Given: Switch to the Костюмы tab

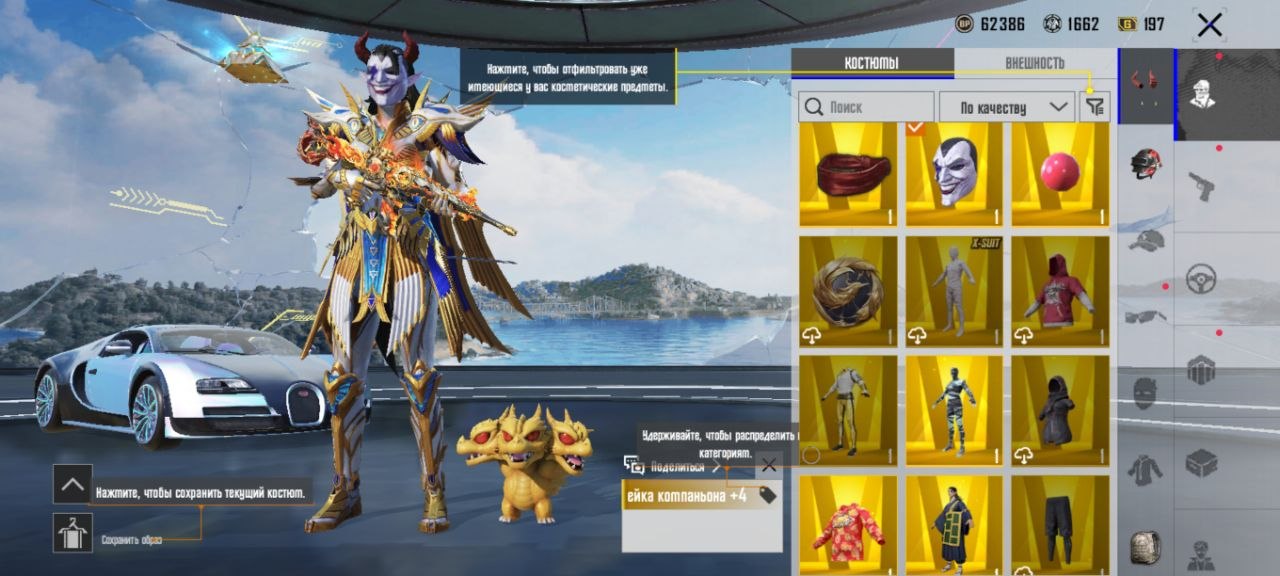Looking at the screenshot, I should 871,63.
